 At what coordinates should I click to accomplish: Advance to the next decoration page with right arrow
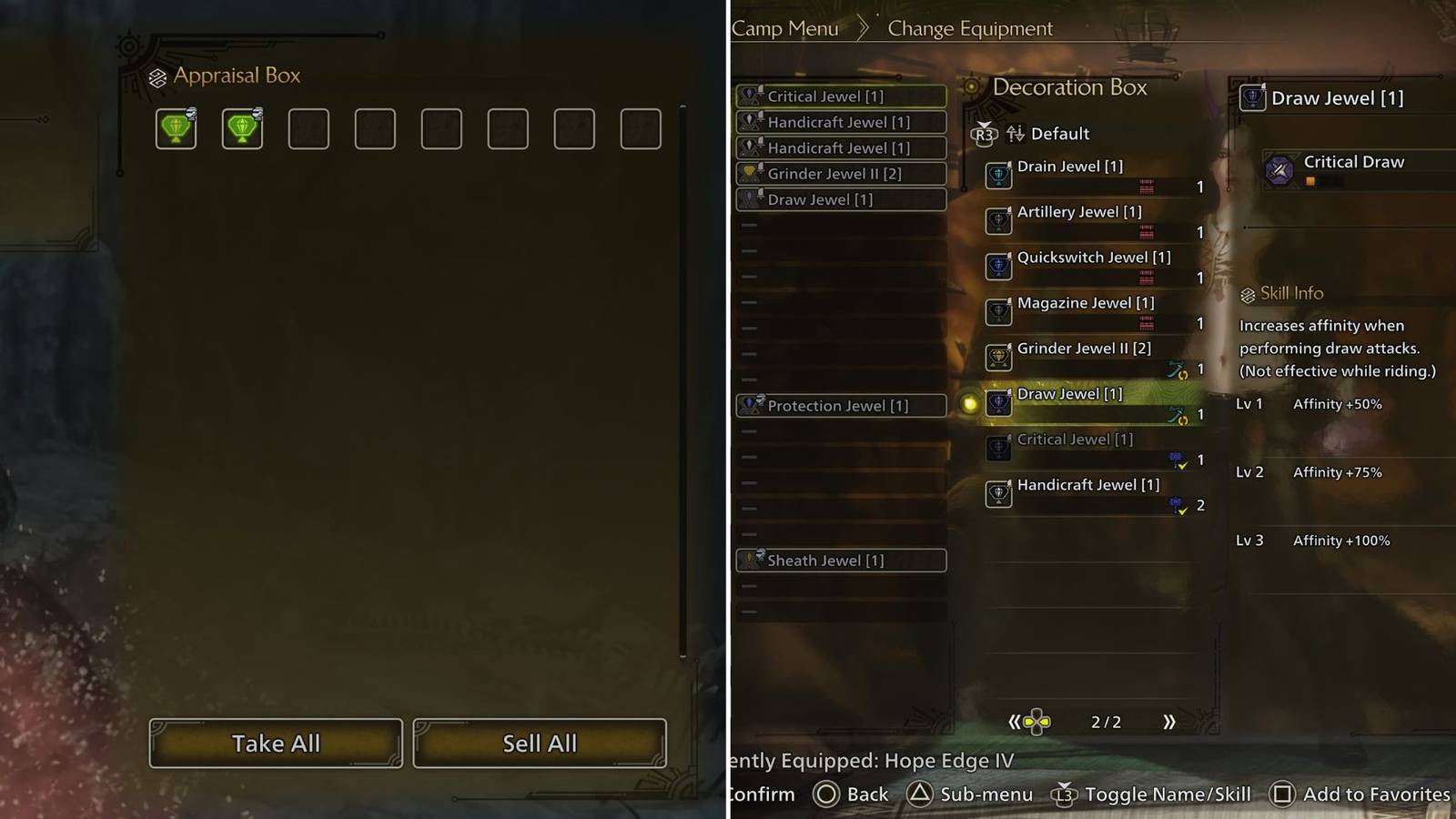1170,722
